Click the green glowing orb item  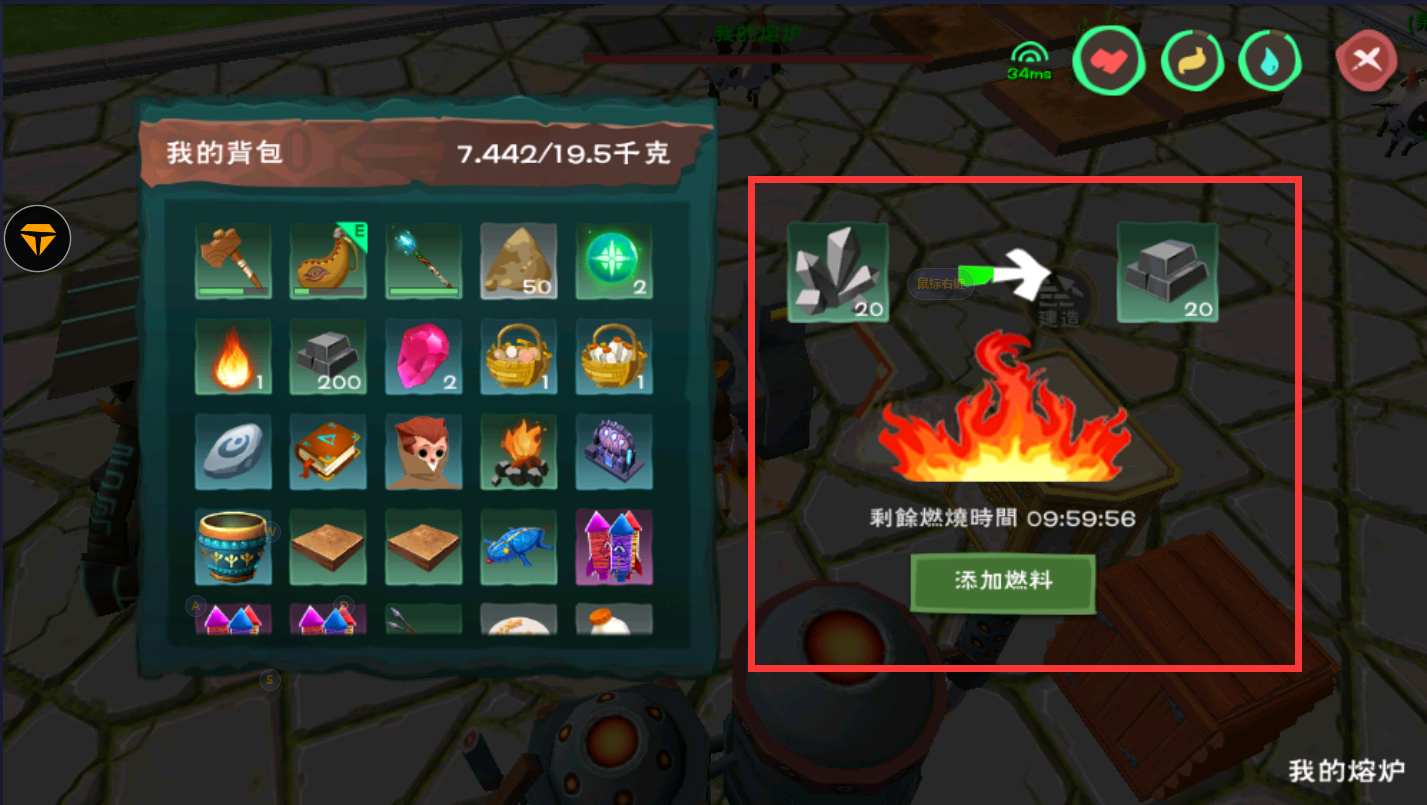tap(614, 261)
